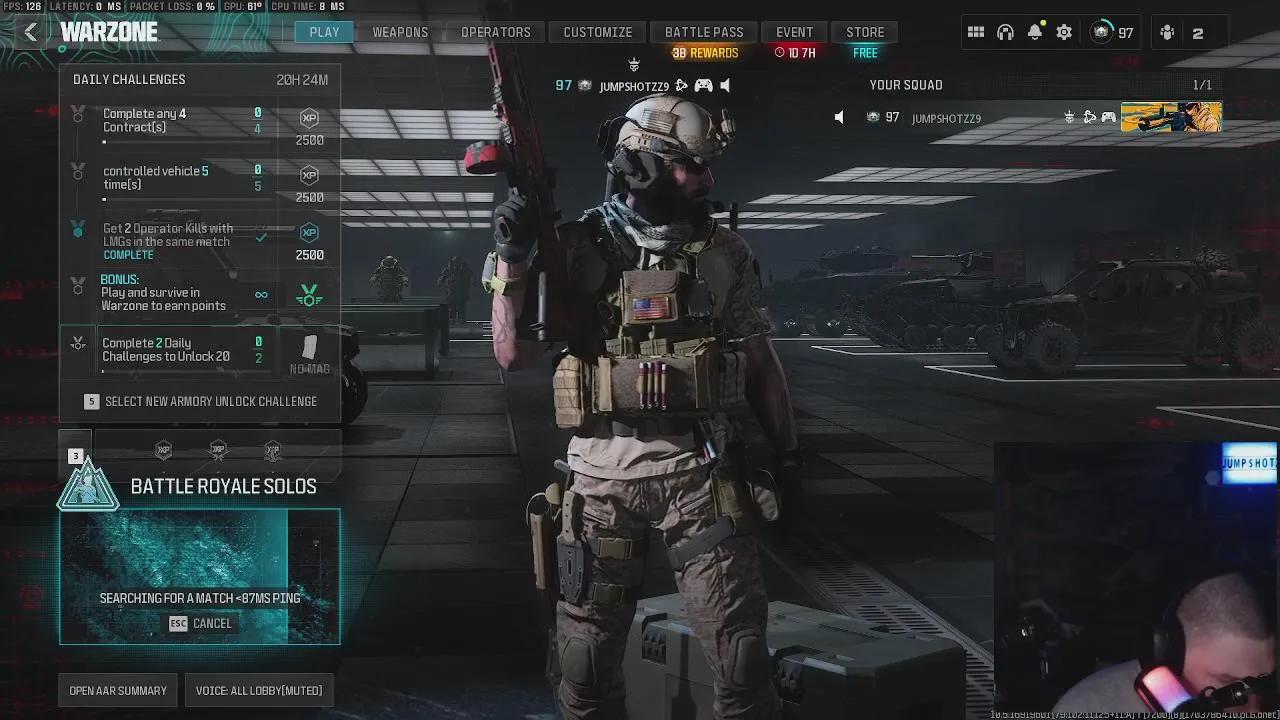Select the Battle Royale Solos mode tile

pyautogui.click(x=200, y=575)
